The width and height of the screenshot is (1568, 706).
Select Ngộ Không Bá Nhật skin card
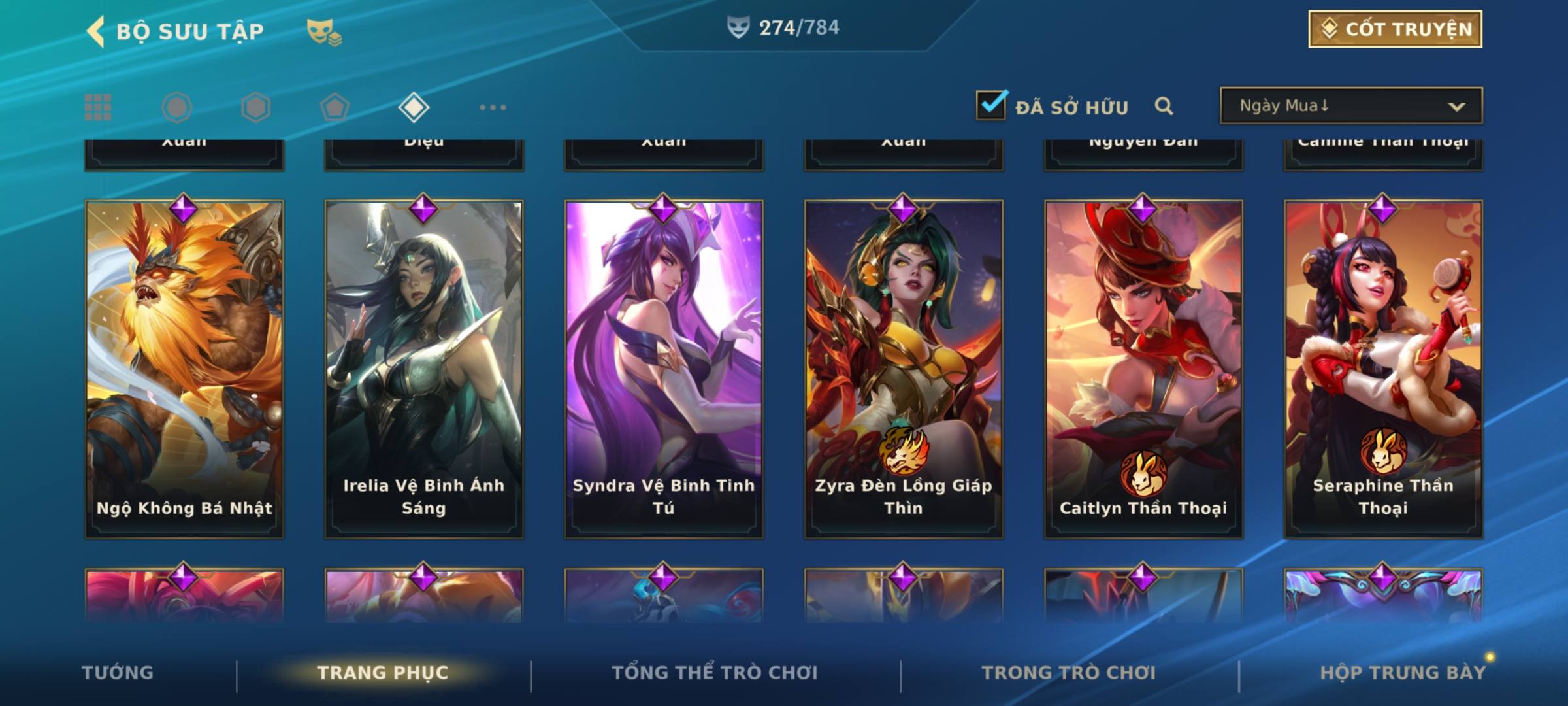(x=184, y=369)
